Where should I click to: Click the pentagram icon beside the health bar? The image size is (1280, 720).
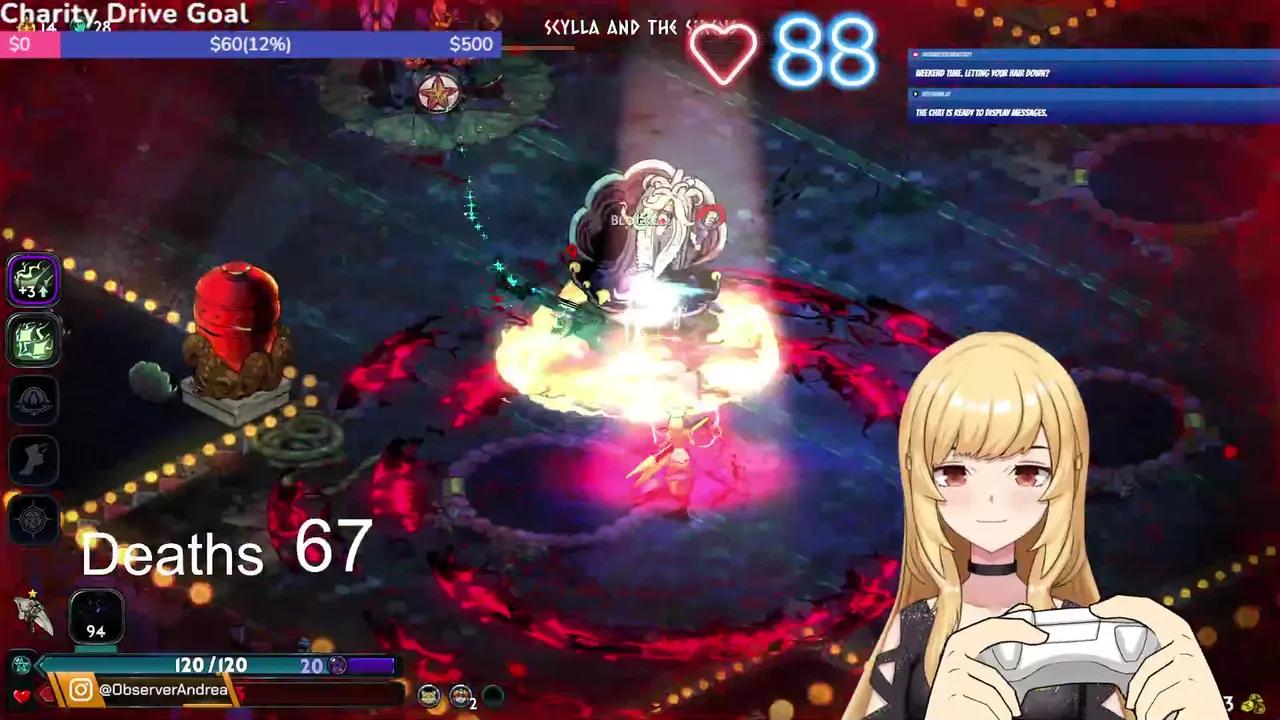tap(20, 665)
